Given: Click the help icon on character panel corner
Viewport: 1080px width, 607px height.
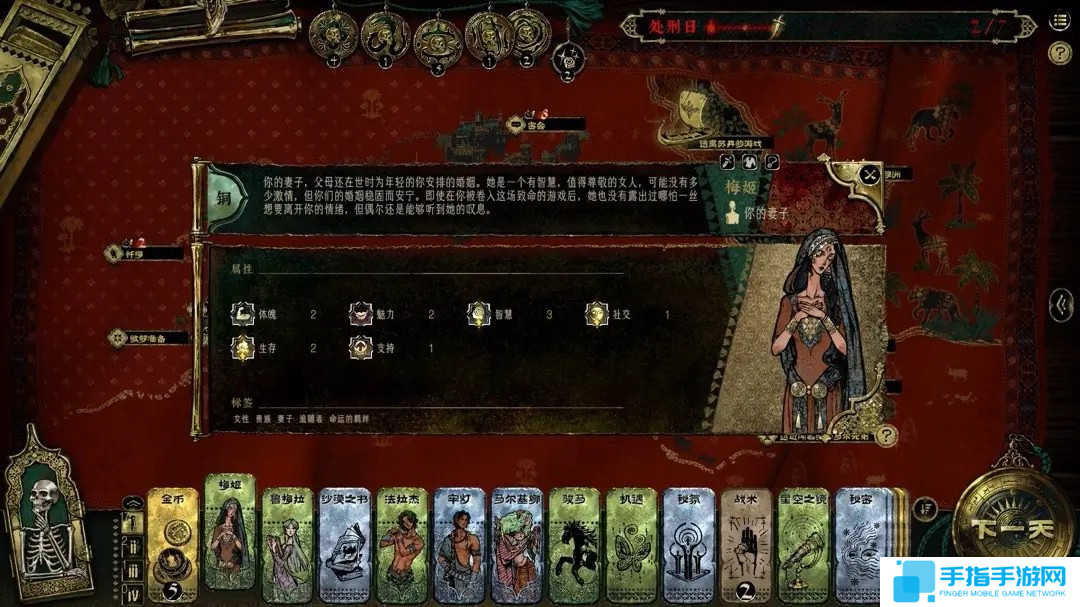Looking at the screenshot, I should (x=885, y=435).
